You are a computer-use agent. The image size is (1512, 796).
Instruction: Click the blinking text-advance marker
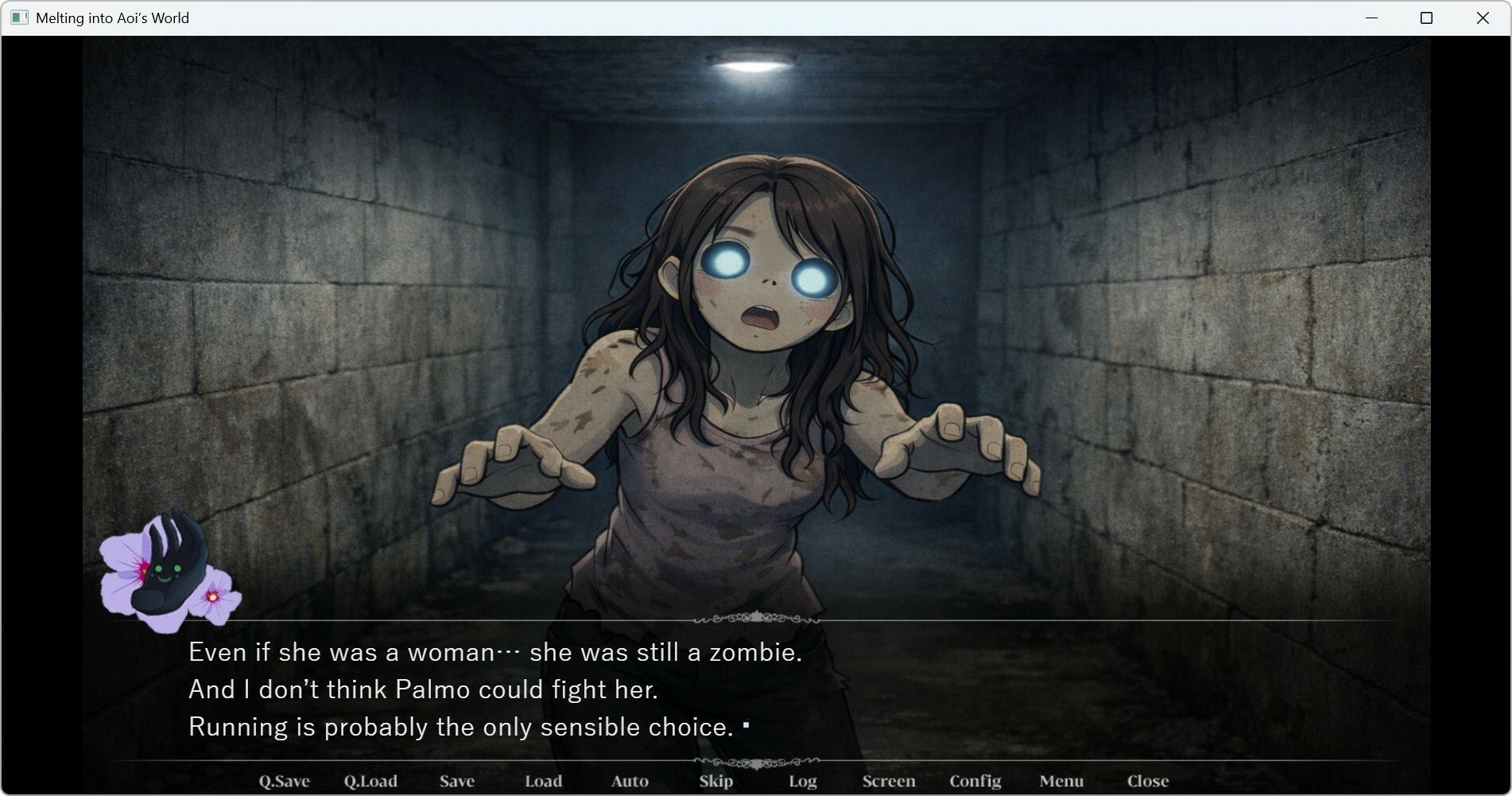pos(746,724)
